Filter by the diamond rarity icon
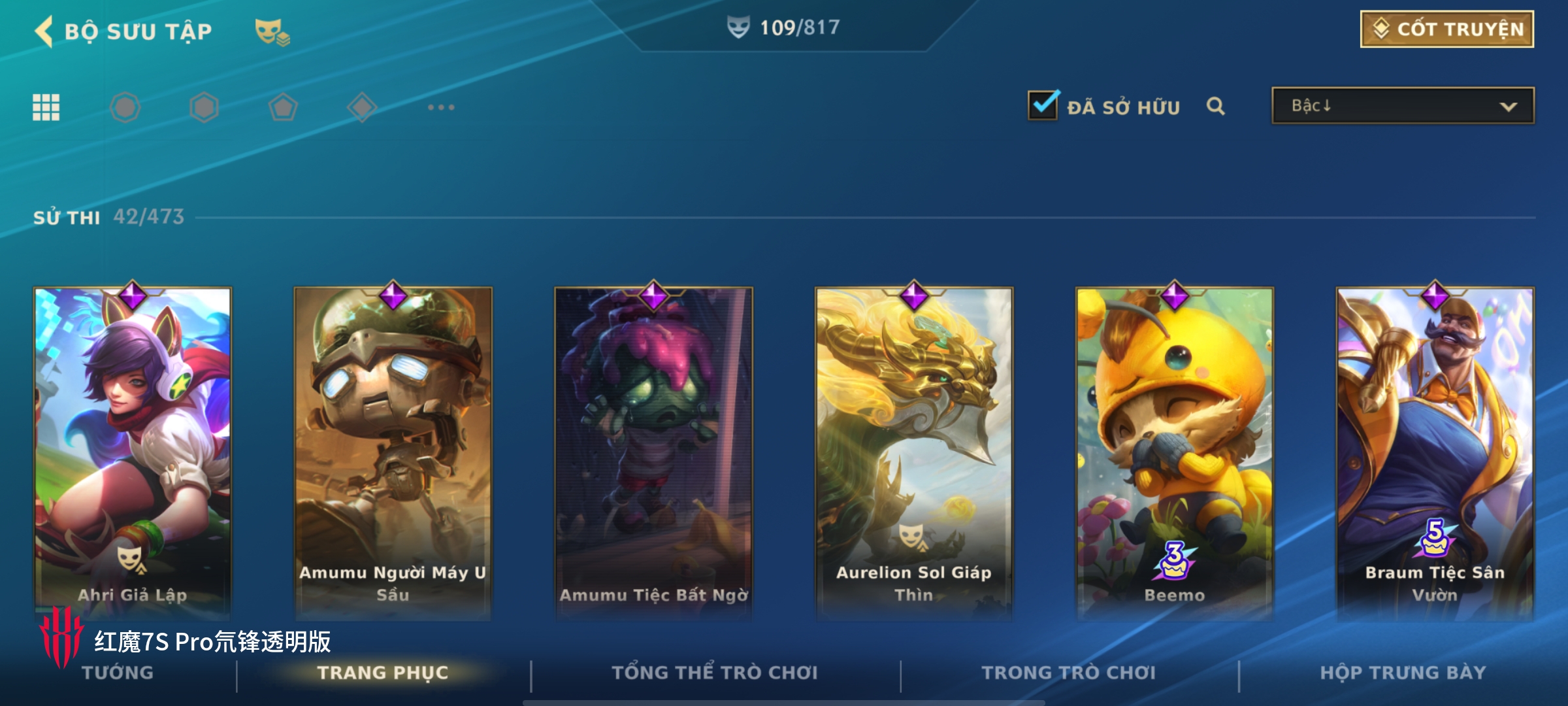 362,107
